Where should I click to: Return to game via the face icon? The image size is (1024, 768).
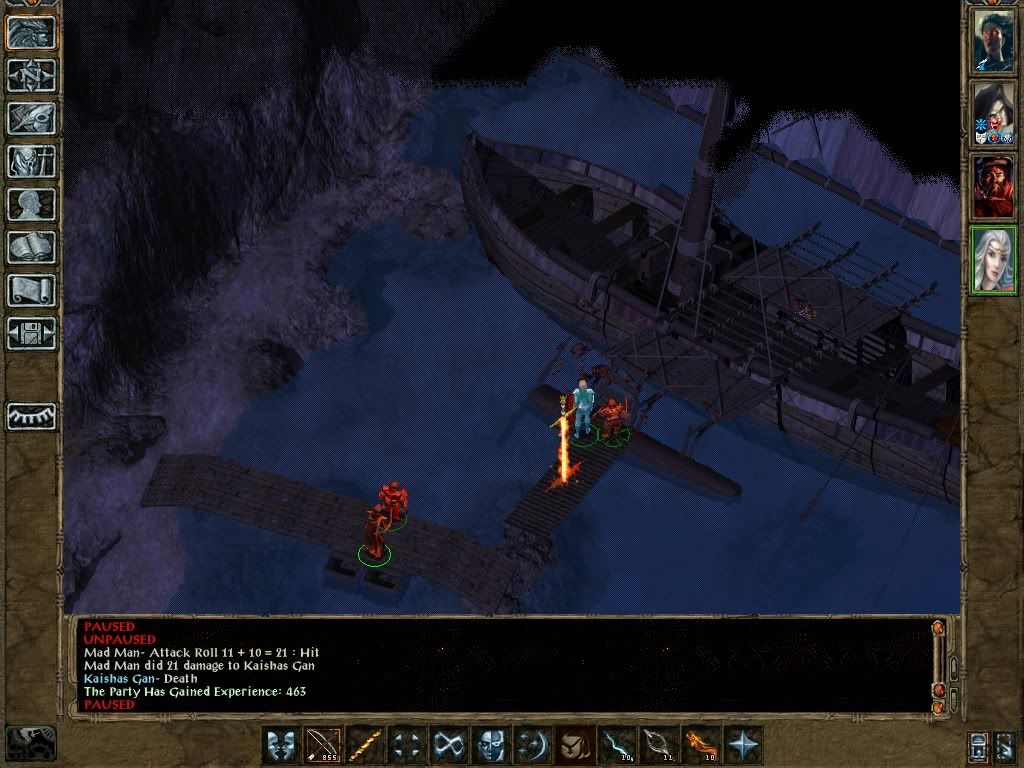32,32
